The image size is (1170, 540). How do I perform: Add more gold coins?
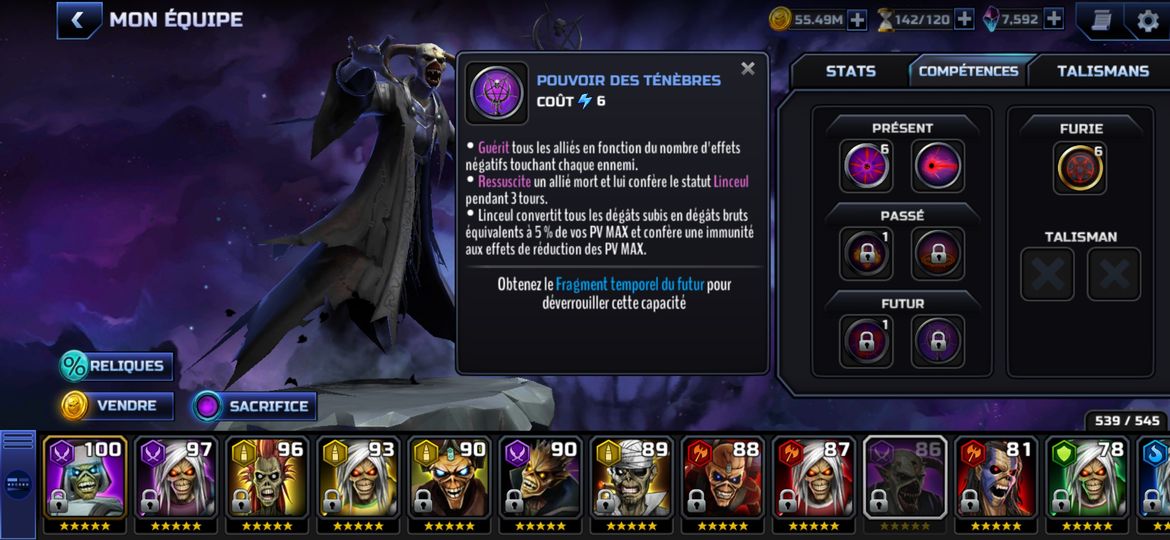point(857,19)
